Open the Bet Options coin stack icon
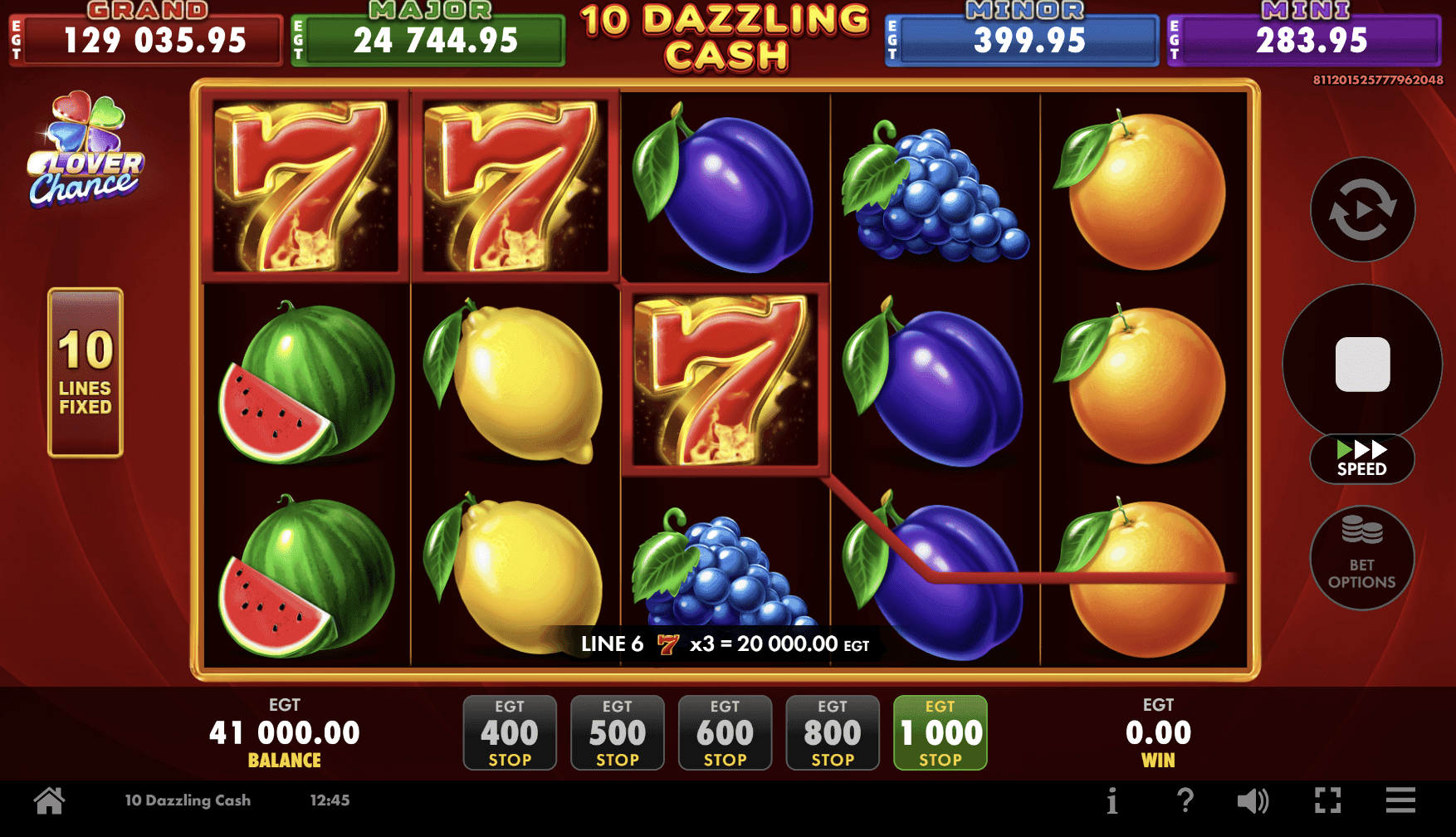Screen dimensions: 1456x837 [1362, 558]
